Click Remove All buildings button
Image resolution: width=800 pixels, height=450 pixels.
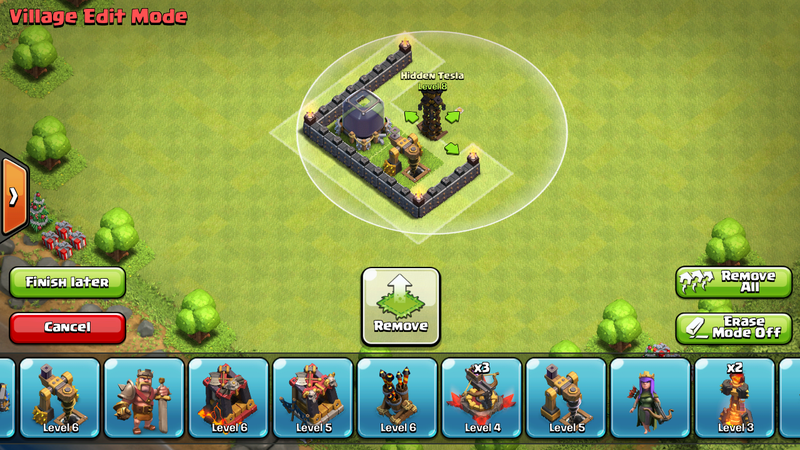pyautogui.click(x=734, y=281)
